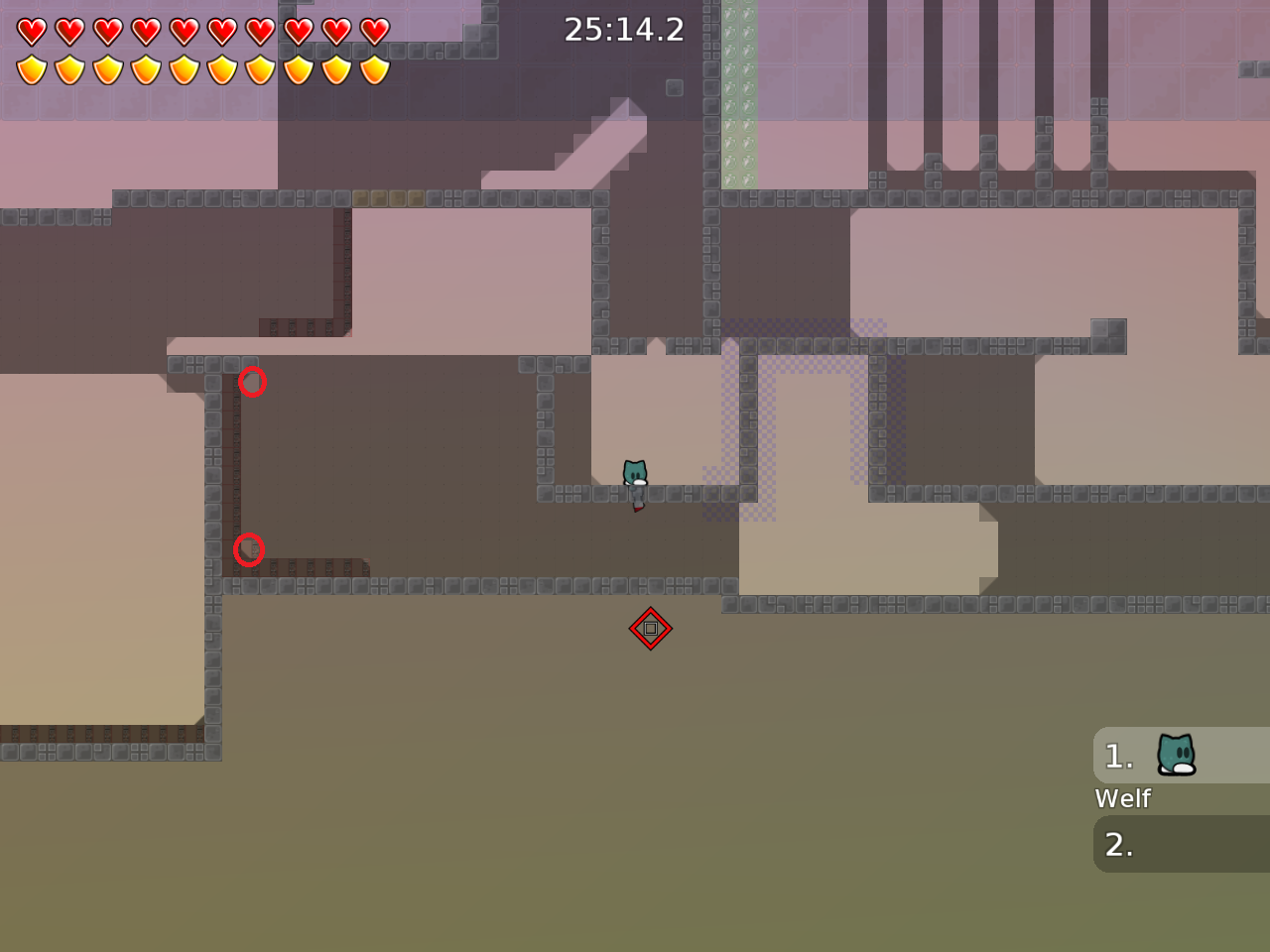
Task: Open the player Welf details
Action: point(1122,798)
